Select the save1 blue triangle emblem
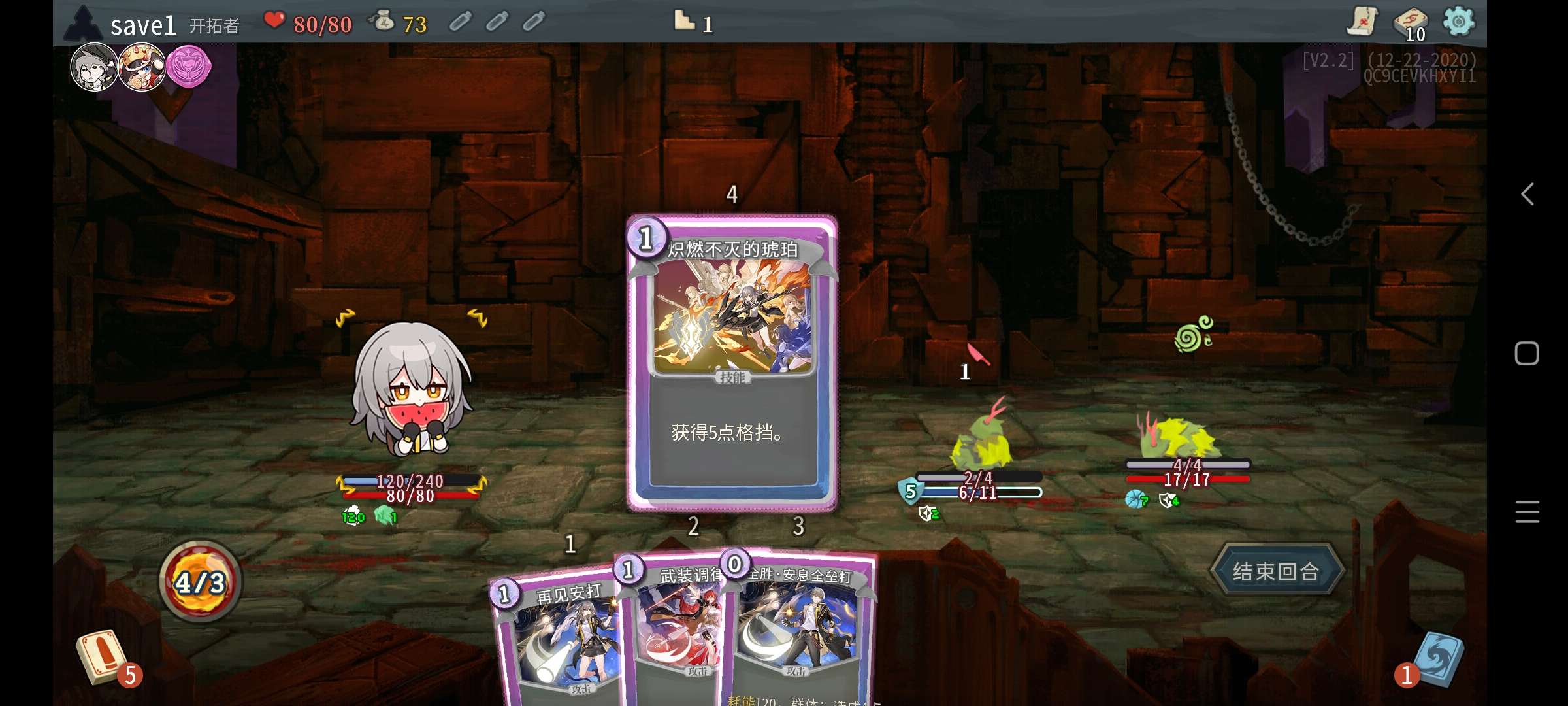The image size is (1568, 706). (x=84, y=22)
